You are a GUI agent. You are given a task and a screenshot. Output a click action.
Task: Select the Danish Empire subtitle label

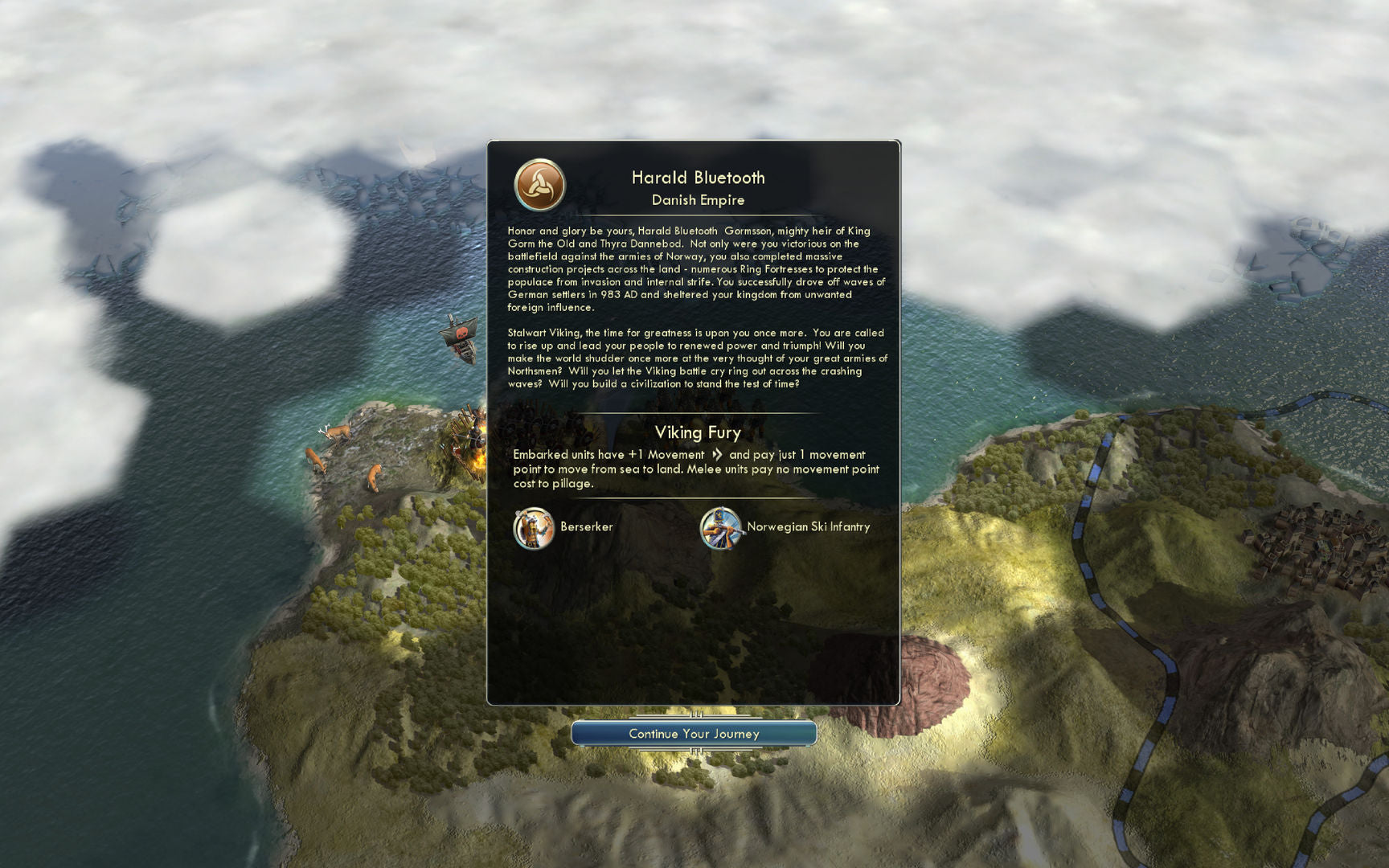click(698, 199)
